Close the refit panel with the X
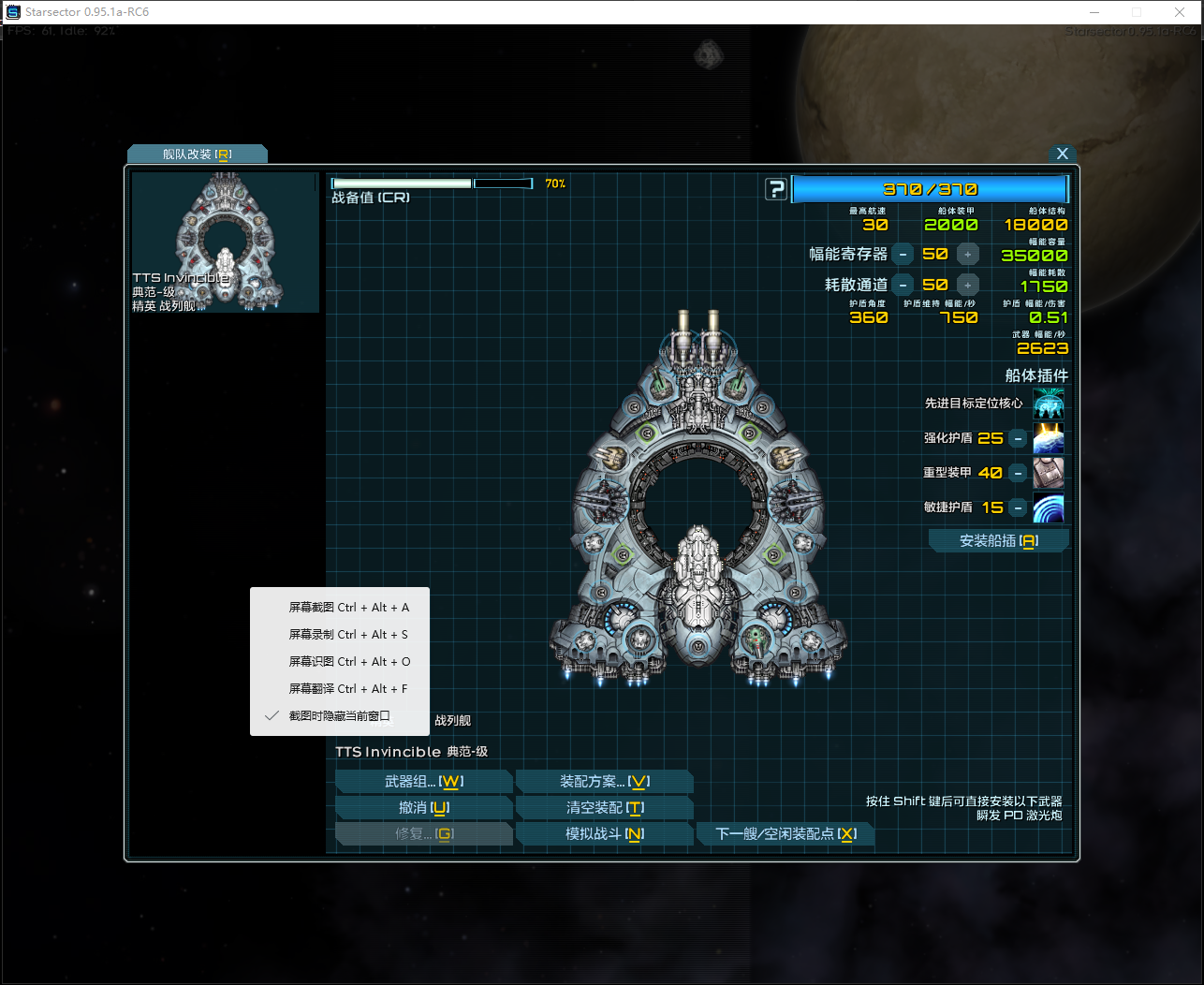The width and height of the screenshot is (1204, 985). 1062,154
